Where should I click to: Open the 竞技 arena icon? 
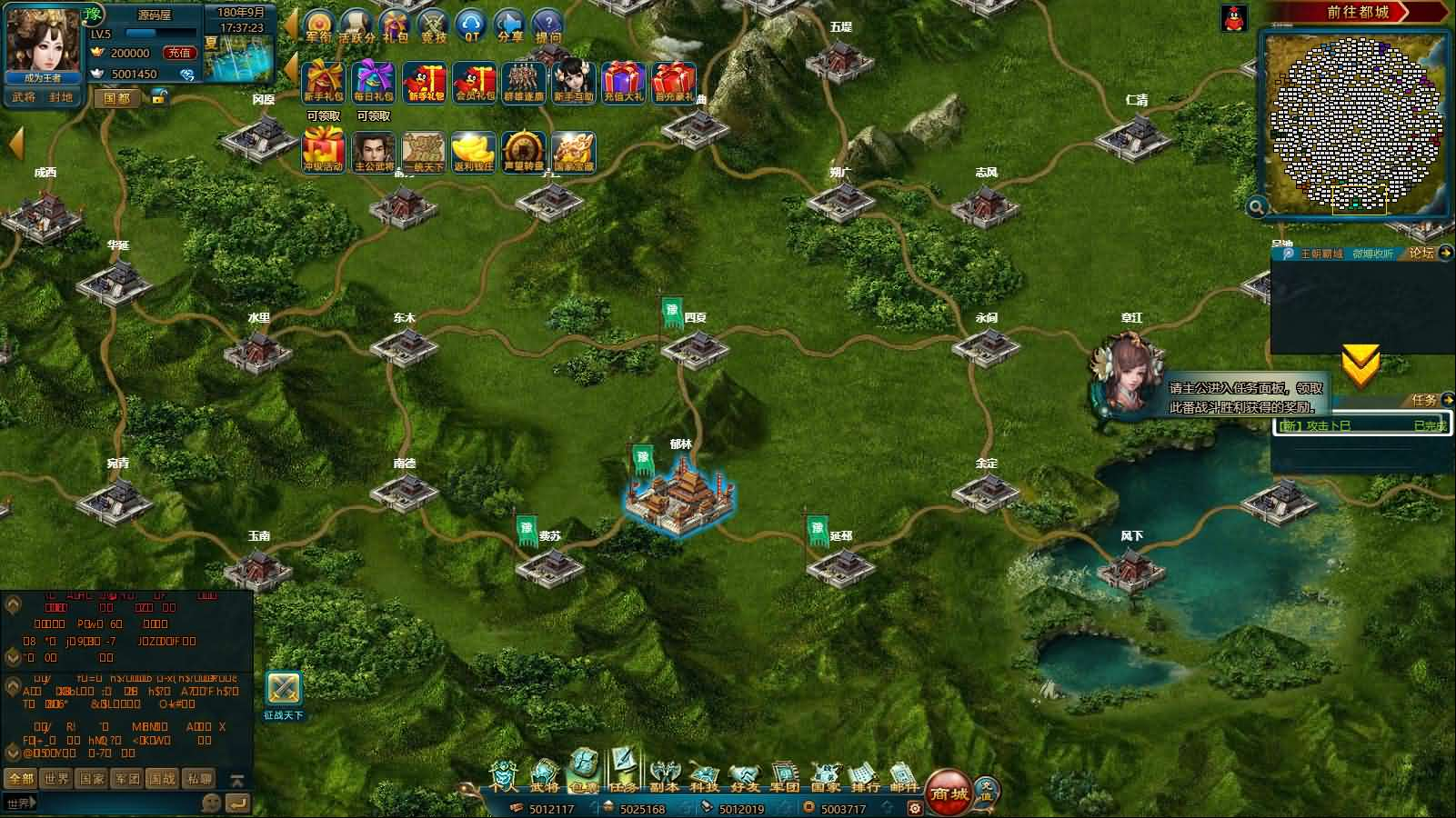pyautogui.click(x=434, y=27)
